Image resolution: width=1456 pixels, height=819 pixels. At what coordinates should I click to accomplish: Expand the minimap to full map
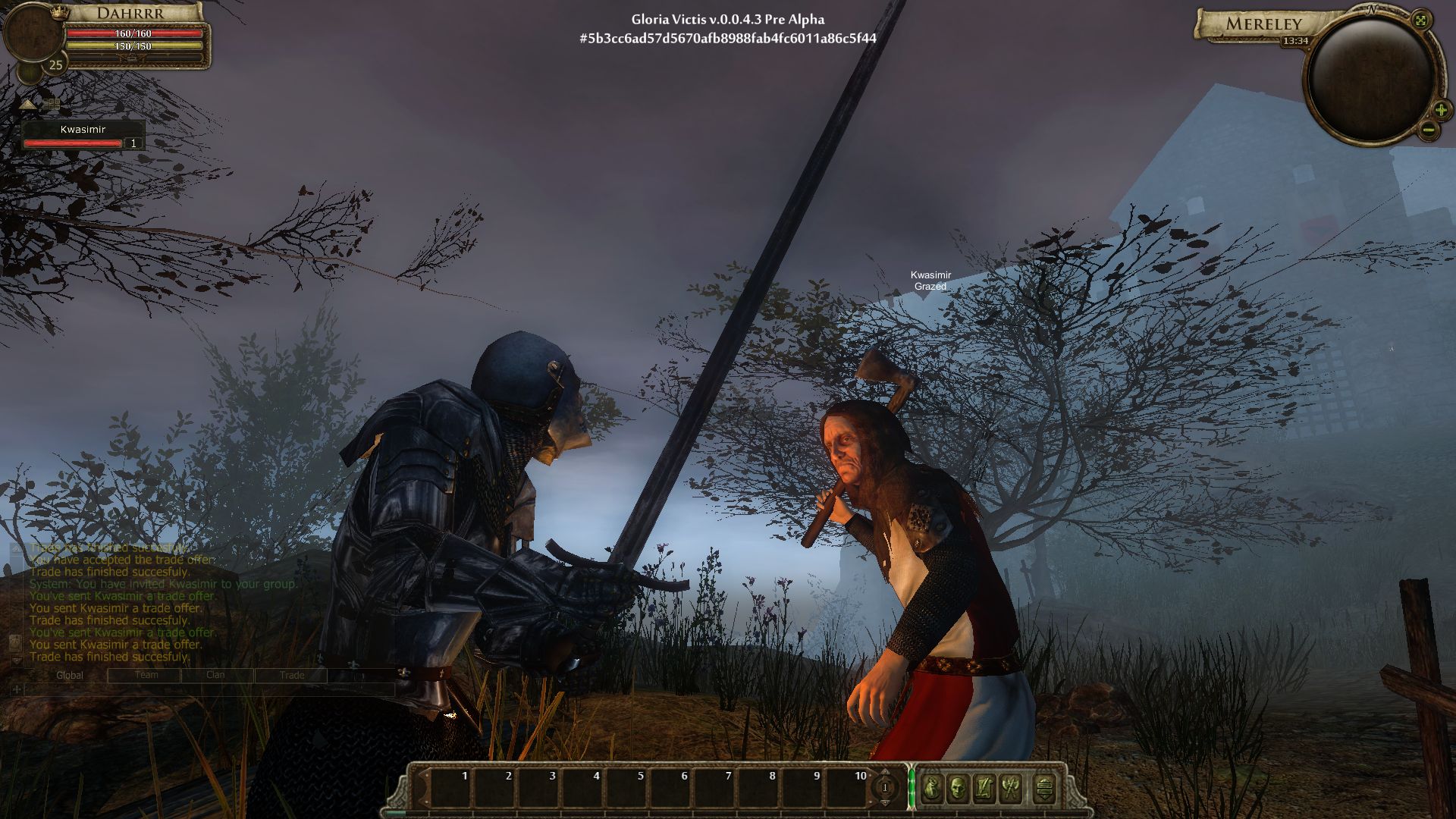point(1421,20)
